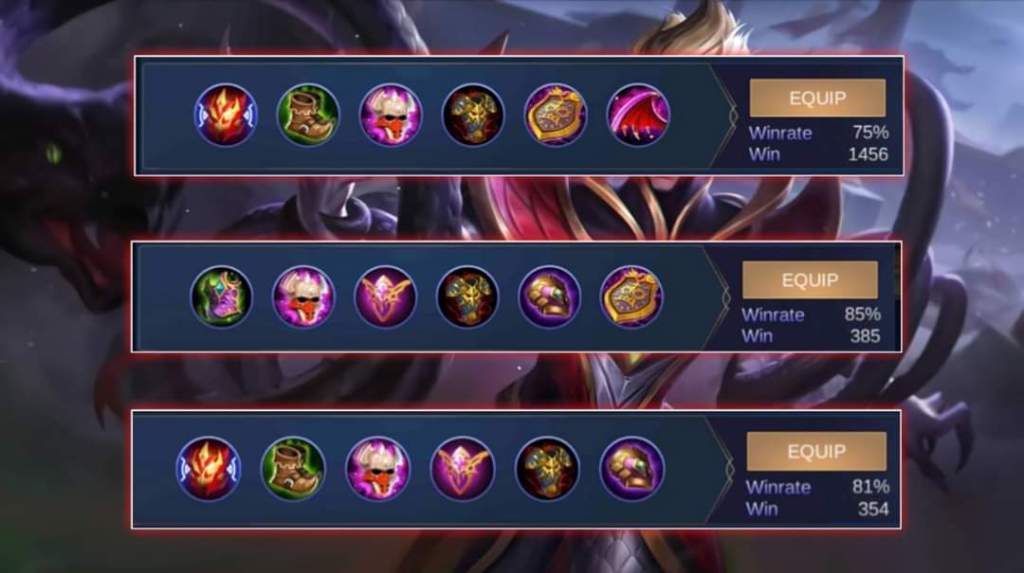
Task: Select the spiked armor in the 75% build
Action: pyautogui.click(x=473, y=115)
